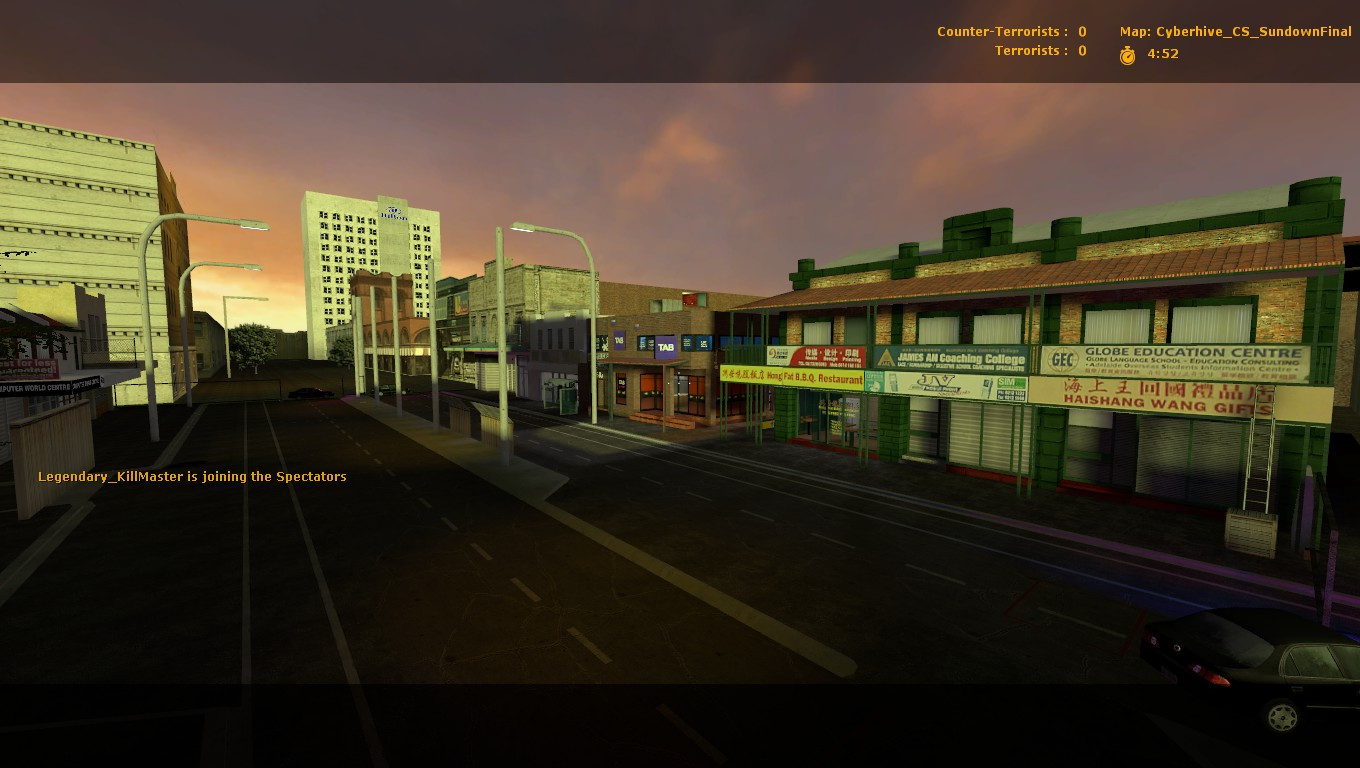Select the circular GEC logo on the banner
This screenshot has height=768, width=1360.
(x=1063, y=358)
